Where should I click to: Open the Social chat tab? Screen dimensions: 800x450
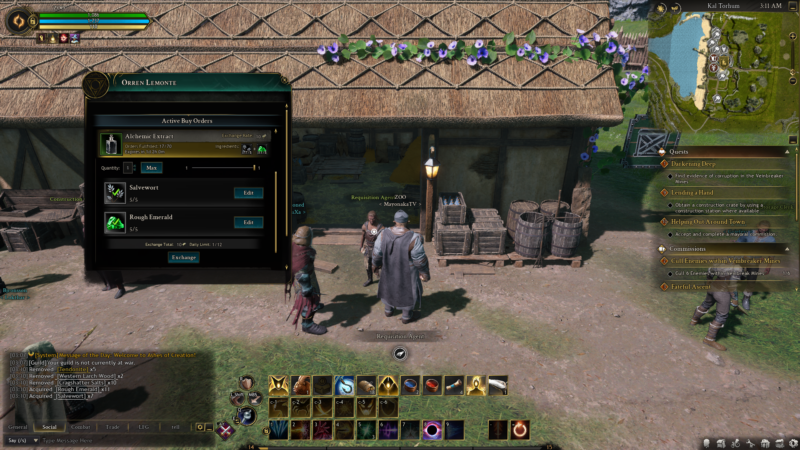pos(50,427)
